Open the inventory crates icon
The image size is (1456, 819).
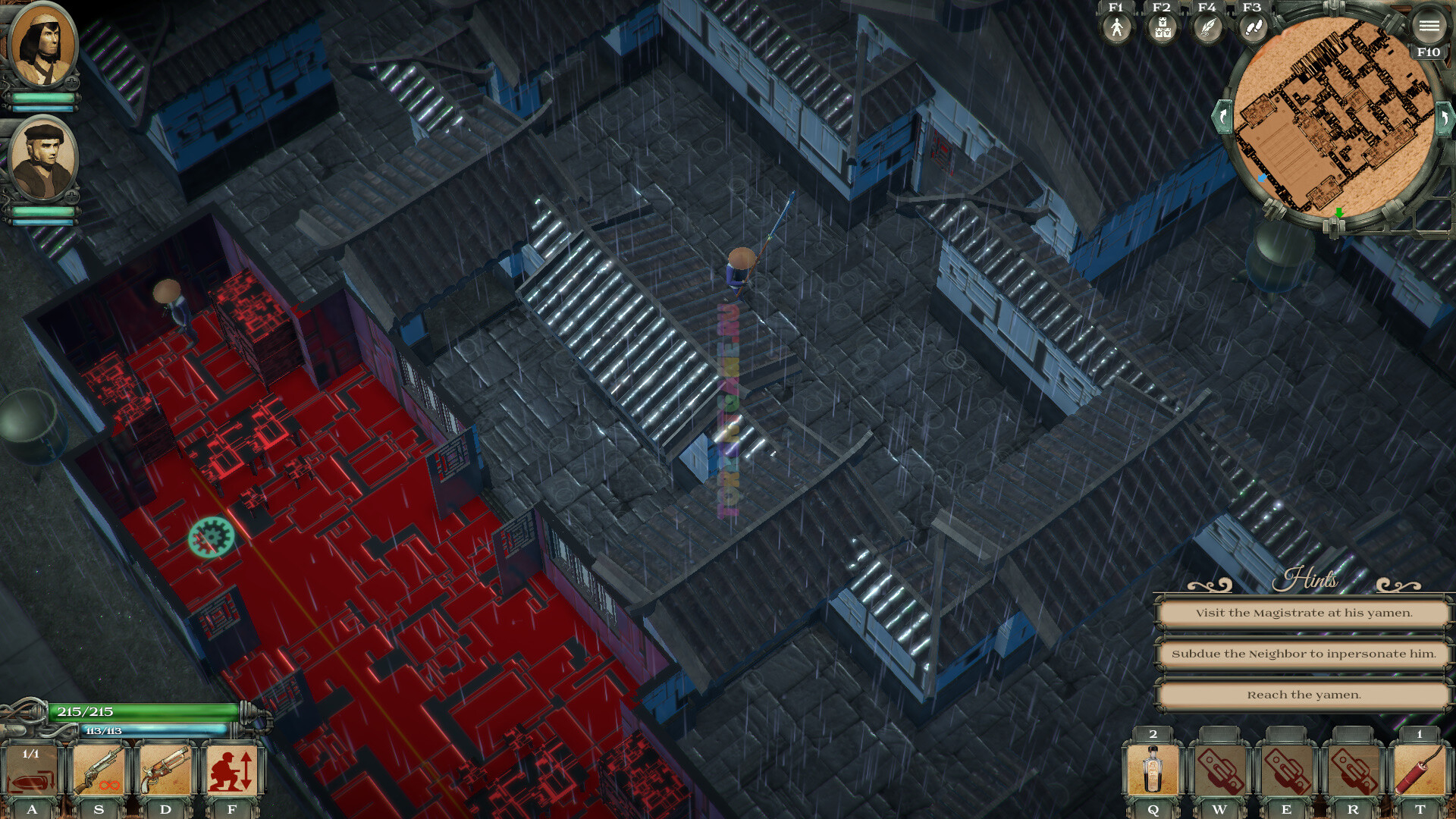click(1162, 29)
